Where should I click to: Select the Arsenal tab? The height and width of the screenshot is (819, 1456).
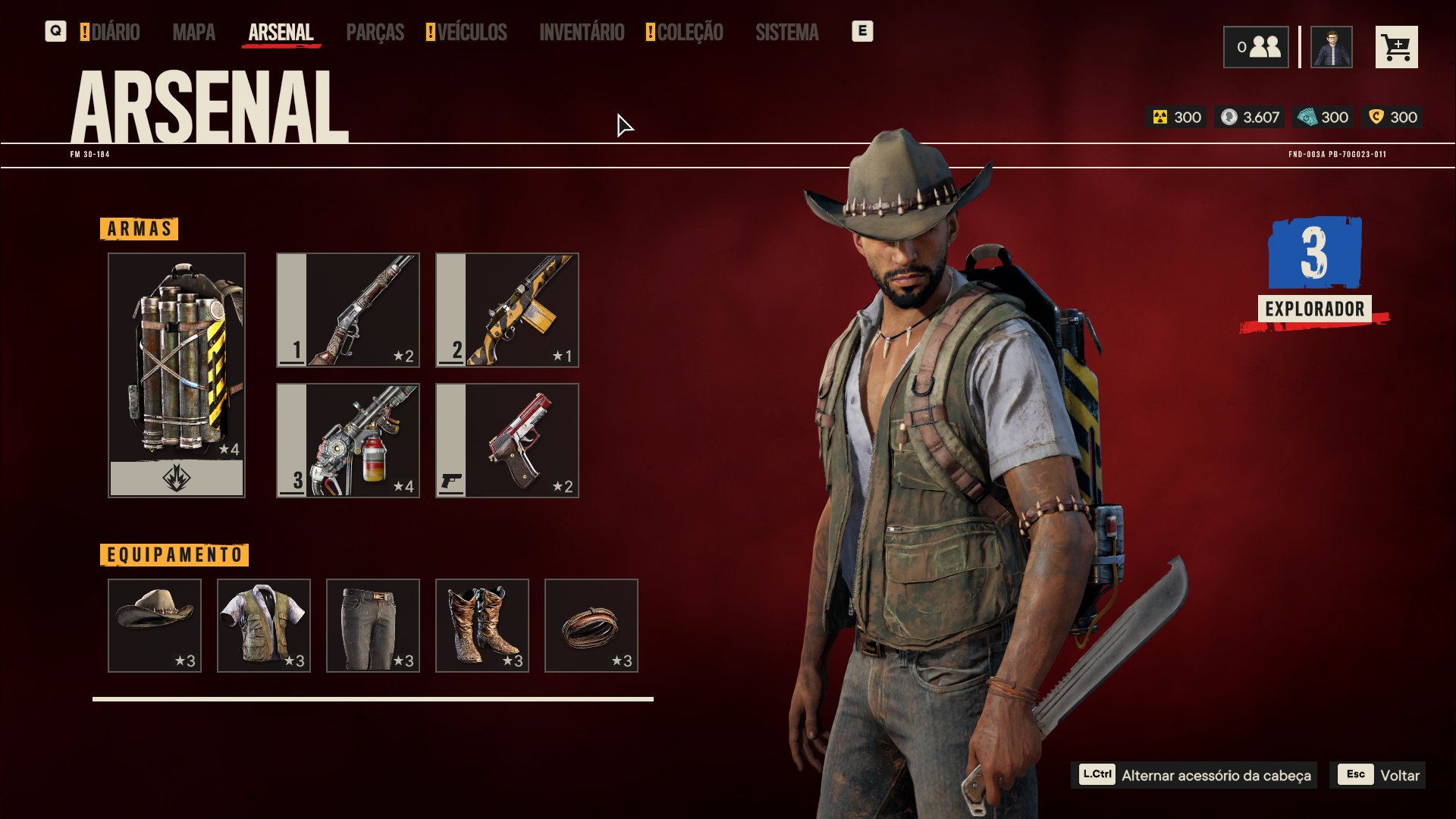[281, 33]
